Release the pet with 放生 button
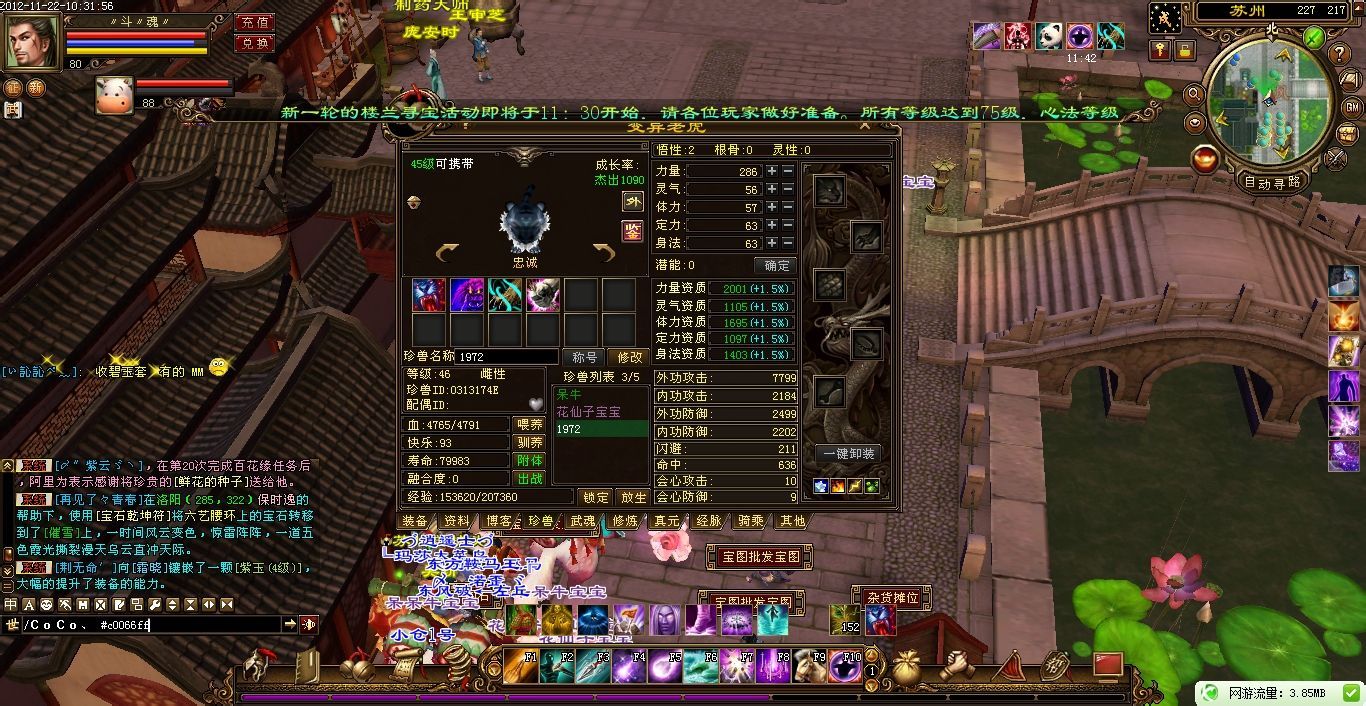The height and width of the screenshot is (706, 1366). click(x=633, y=497)
